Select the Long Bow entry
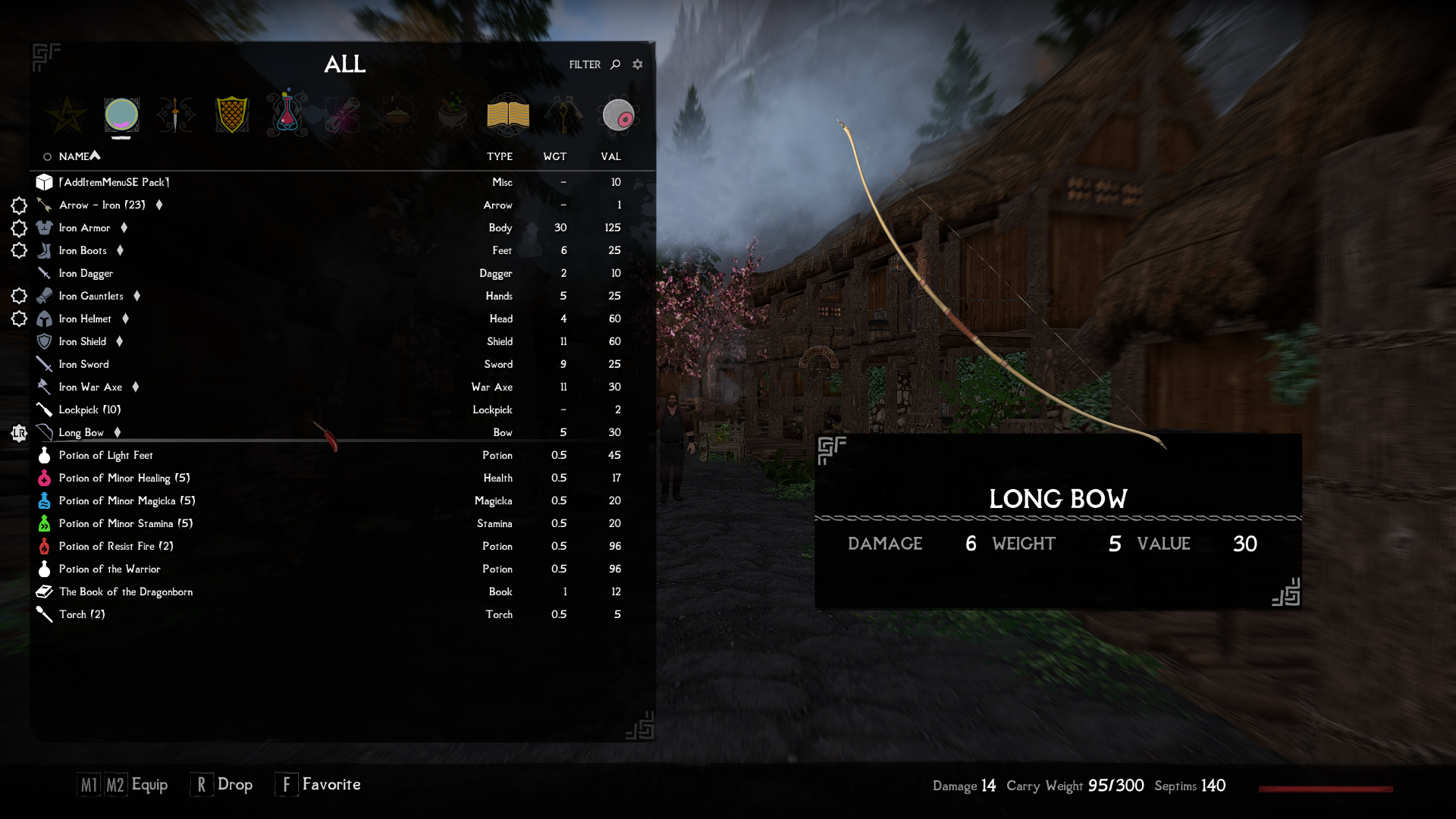1456x819 pixels. point(80,432)
